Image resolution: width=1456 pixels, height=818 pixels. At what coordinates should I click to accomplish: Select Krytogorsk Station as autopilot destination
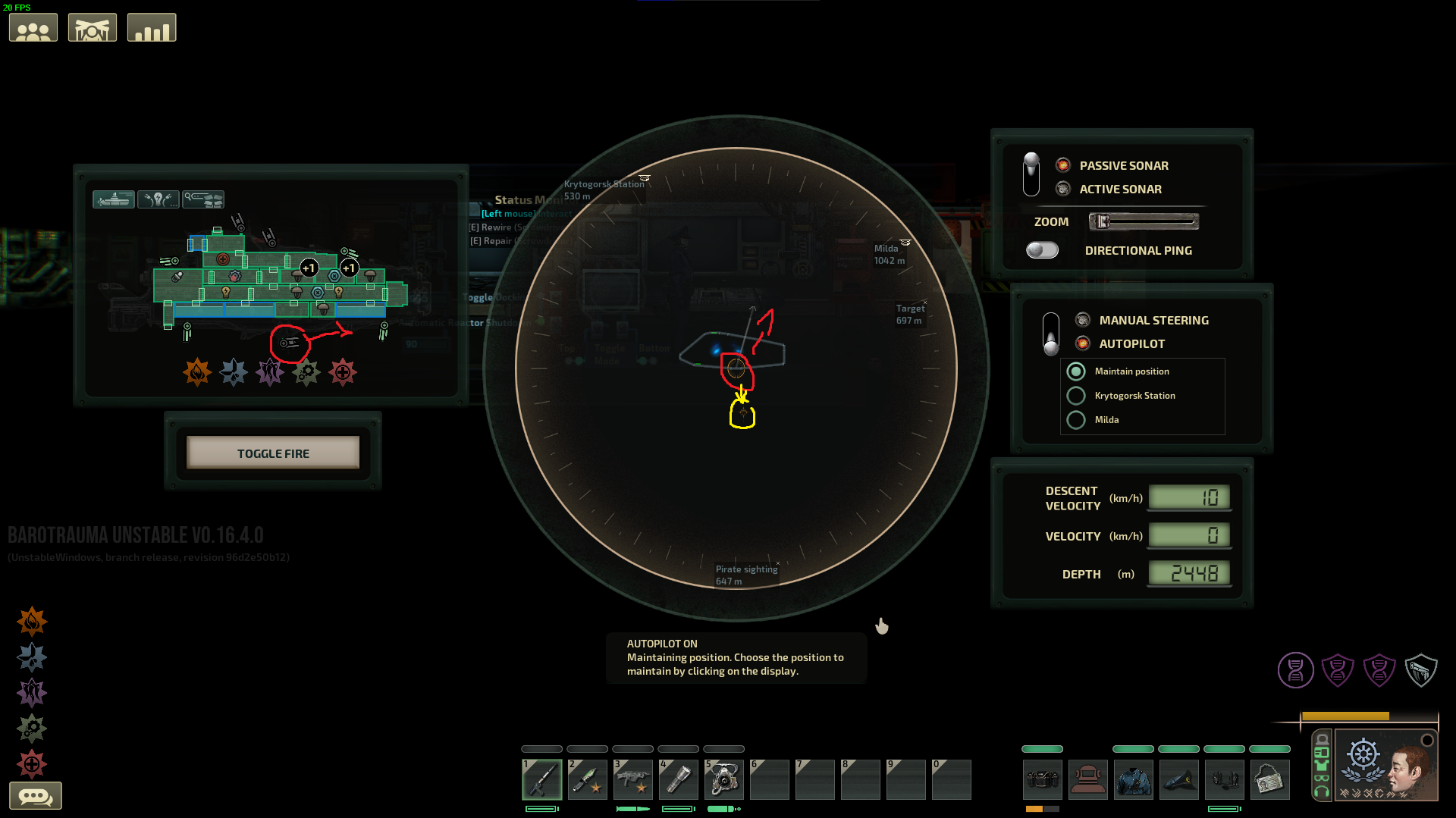[1076, 395]
